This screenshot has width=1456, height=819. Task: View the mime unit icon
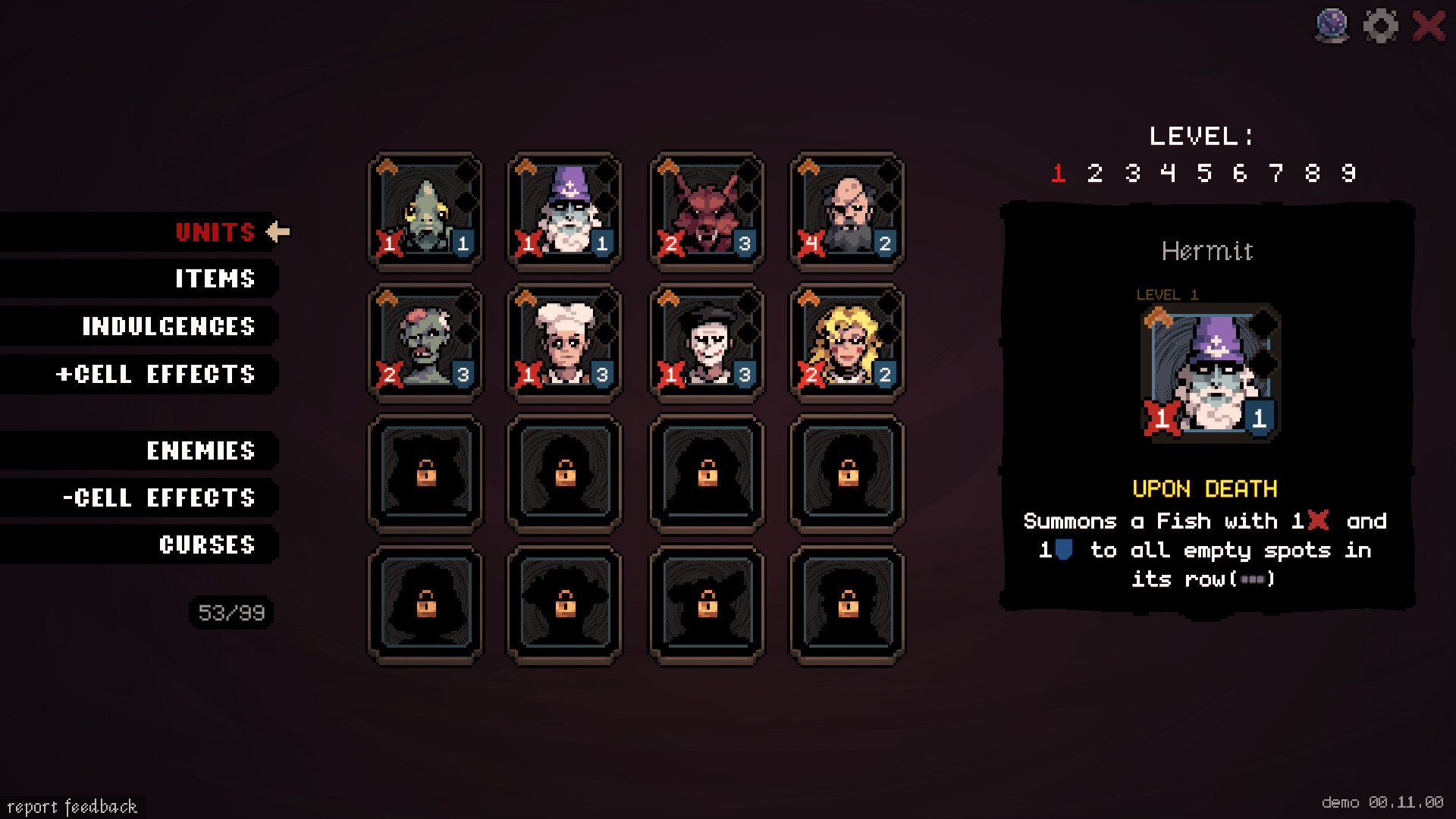(x=706, y=343)
